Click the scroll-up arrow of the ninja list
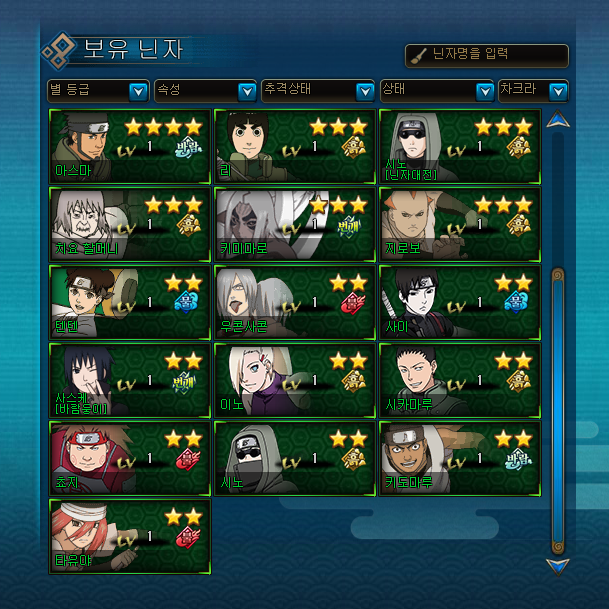Viewport: 609px width, 609px height. click(558, 121)
